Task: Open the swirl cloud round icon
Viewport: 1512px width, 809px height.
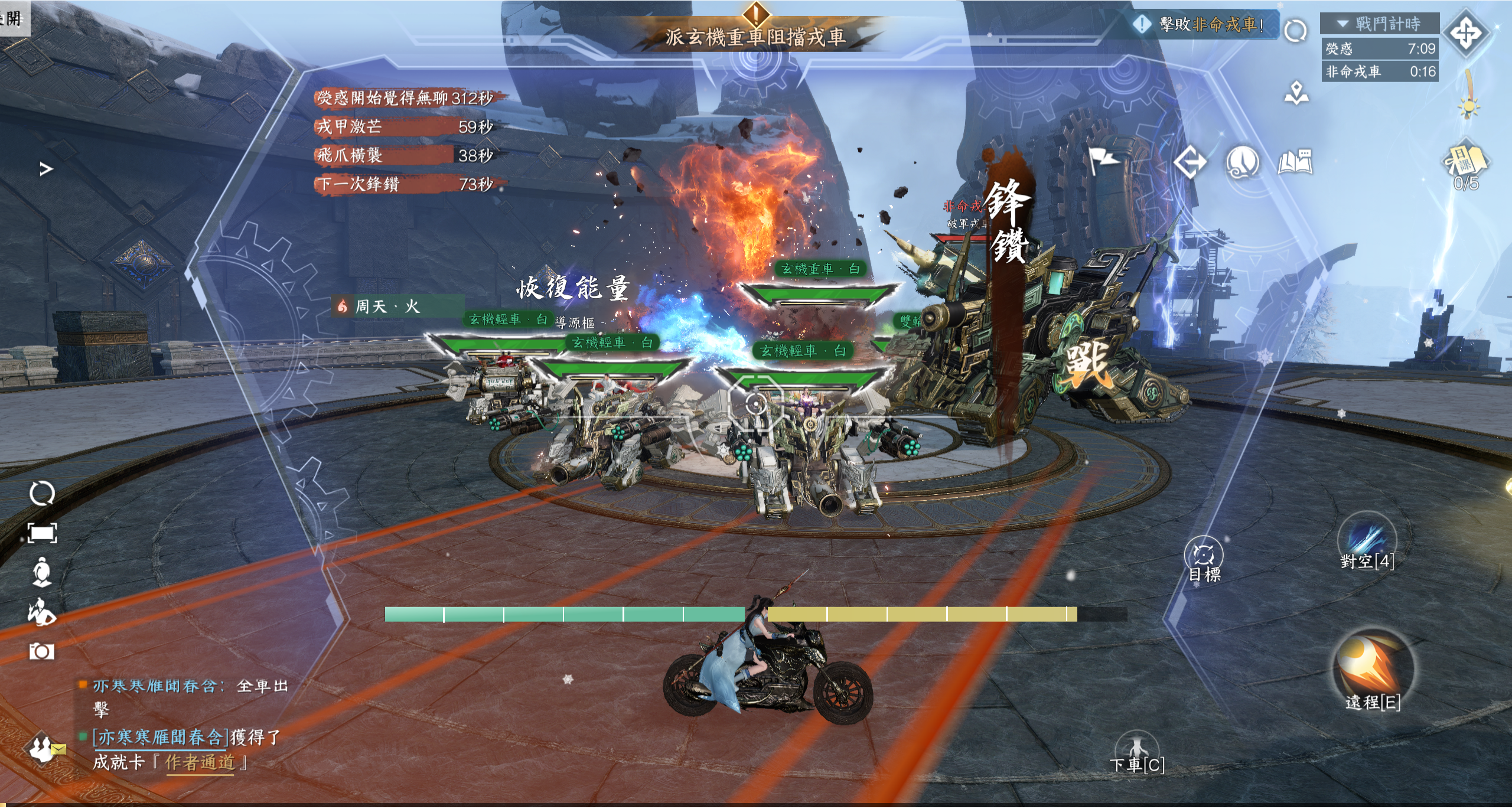Action: [1242, 162]
